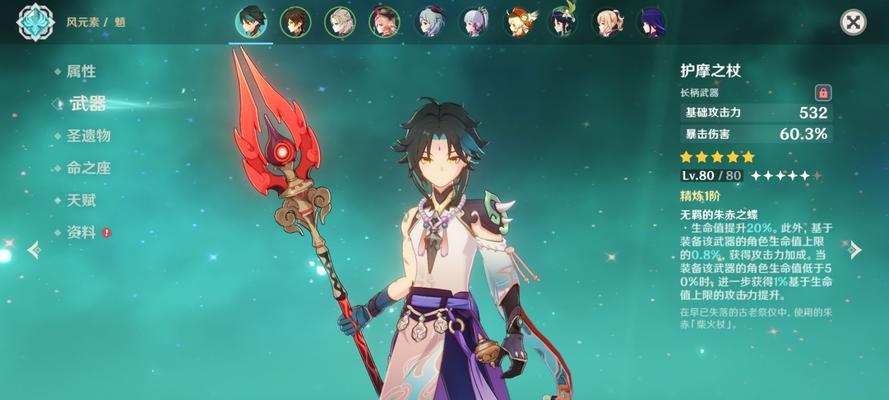Switch to Klee's red-hat portrait
The width and height of the screenshot is (889, 400).
point(521,21)
